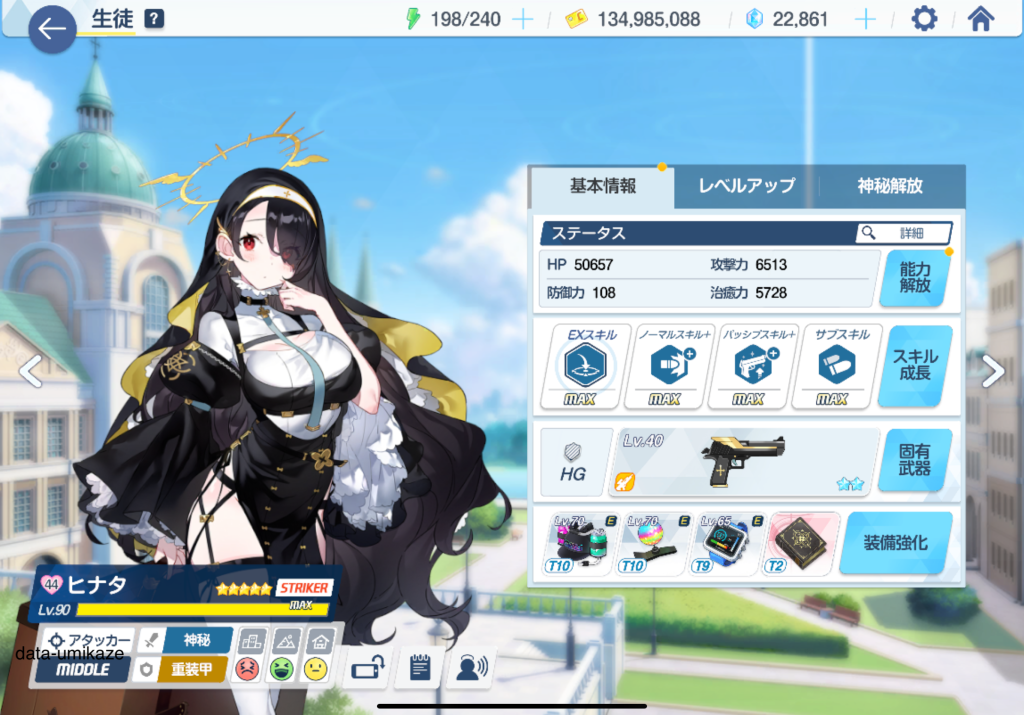The width and height of the screenshot is (1024, 715).
Task: View the next student with right arrow
Action: 993,371
